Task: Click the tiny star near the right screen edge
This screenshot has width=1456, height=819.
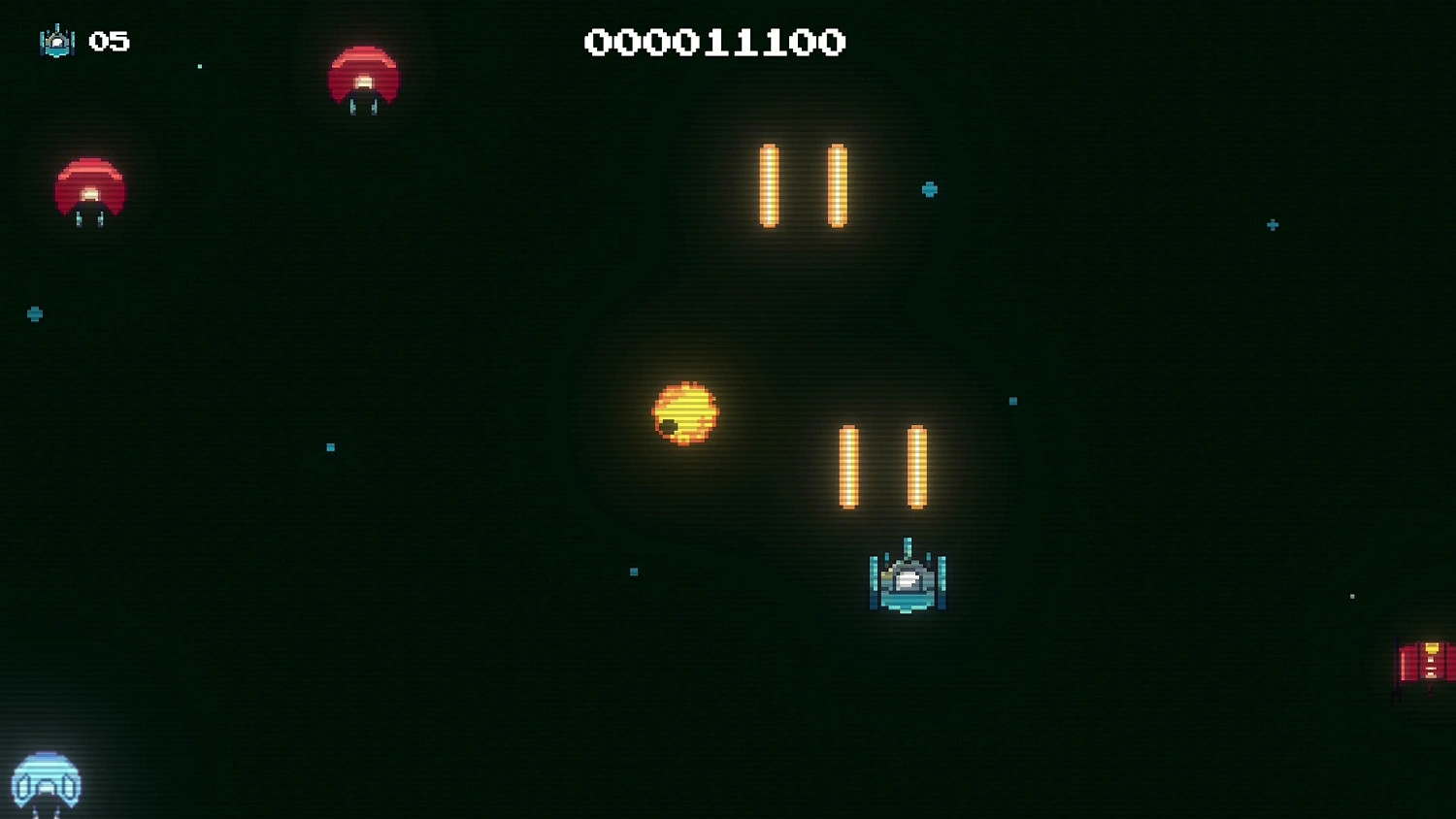Action: tap(1352, 597)
